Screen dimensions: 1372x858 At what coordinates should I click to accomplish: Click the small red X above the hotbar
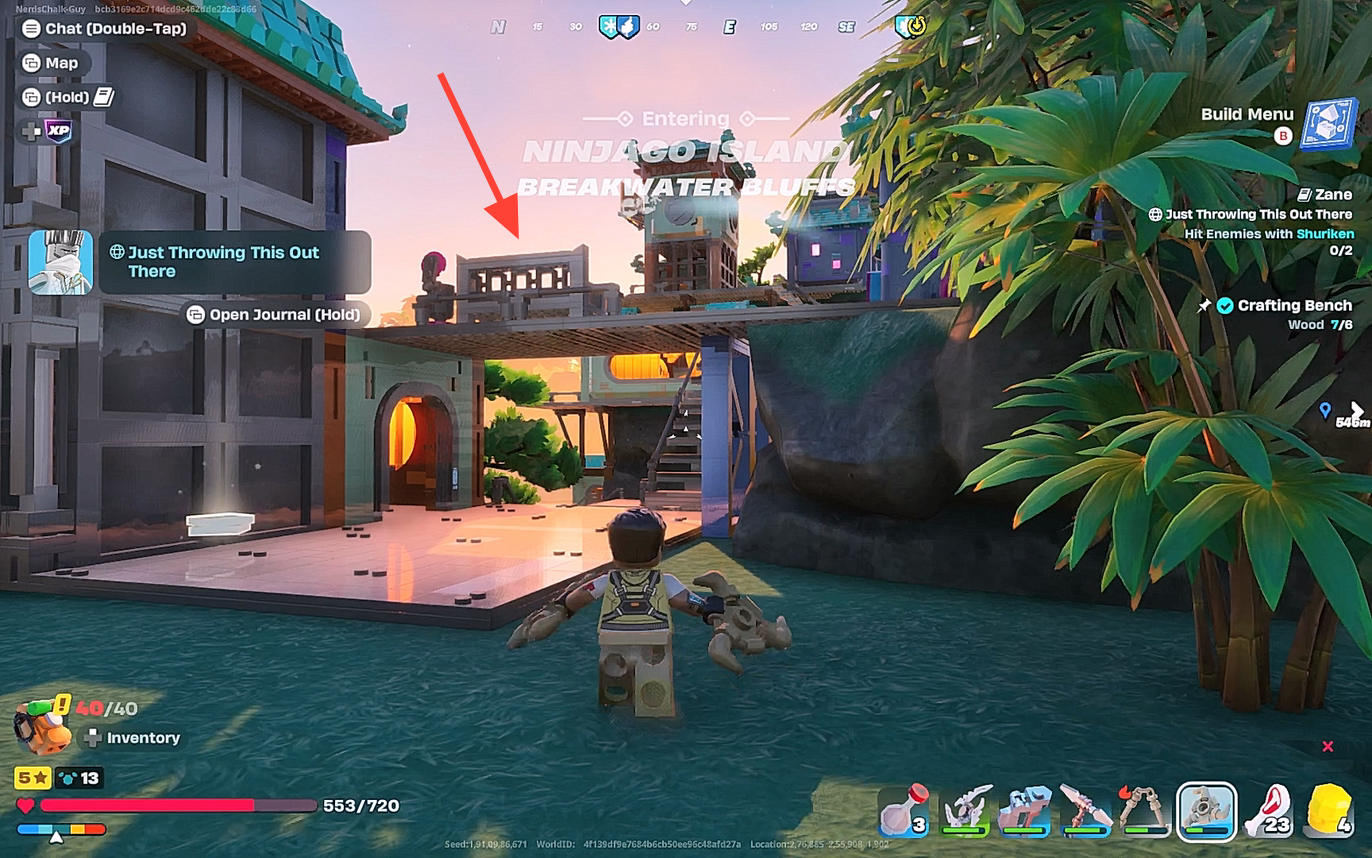[x=1328, y=746]
